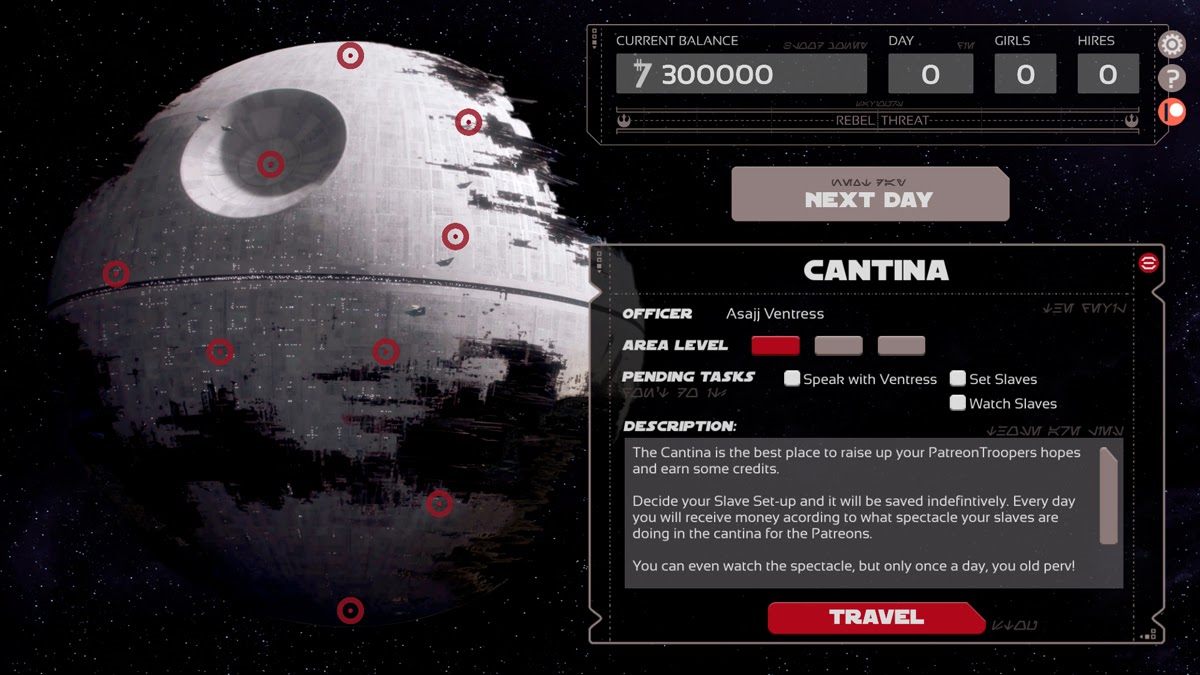Travel to the Cantina
The height and width of the screenshot is (675, 1200).
875,617
